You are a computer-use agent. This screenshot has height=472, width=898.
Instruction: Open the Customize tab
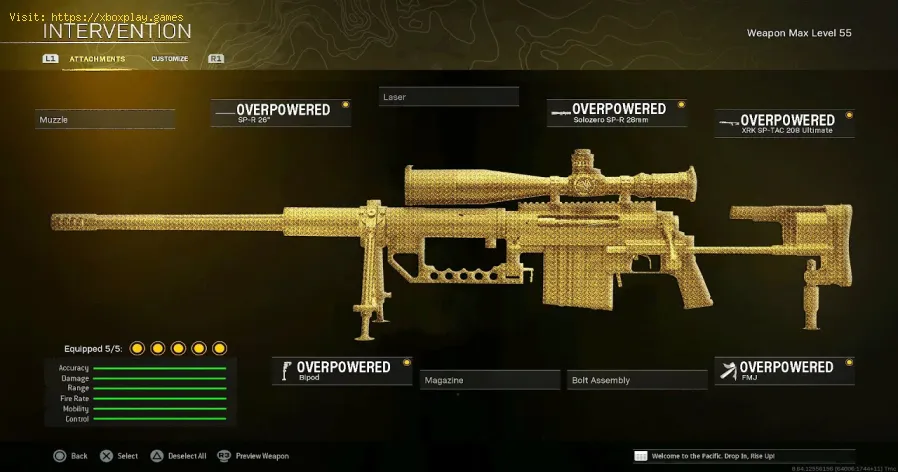(170, 59)
